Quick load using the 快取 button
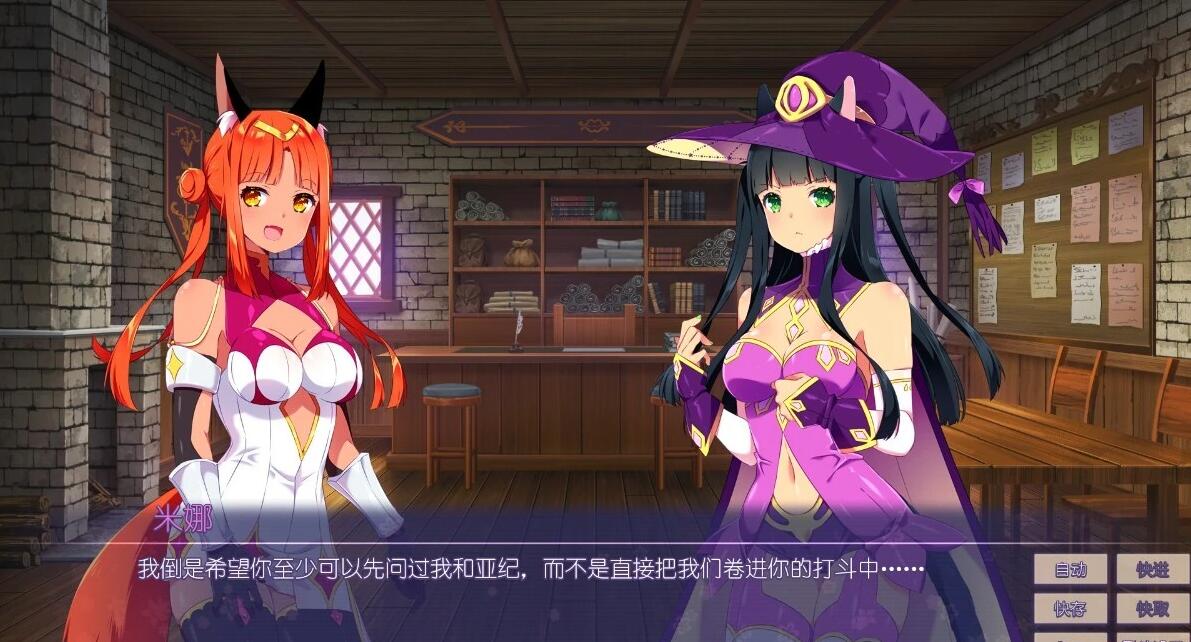This screenshot has height=642, width=1191. click(x=1152, y=608)
